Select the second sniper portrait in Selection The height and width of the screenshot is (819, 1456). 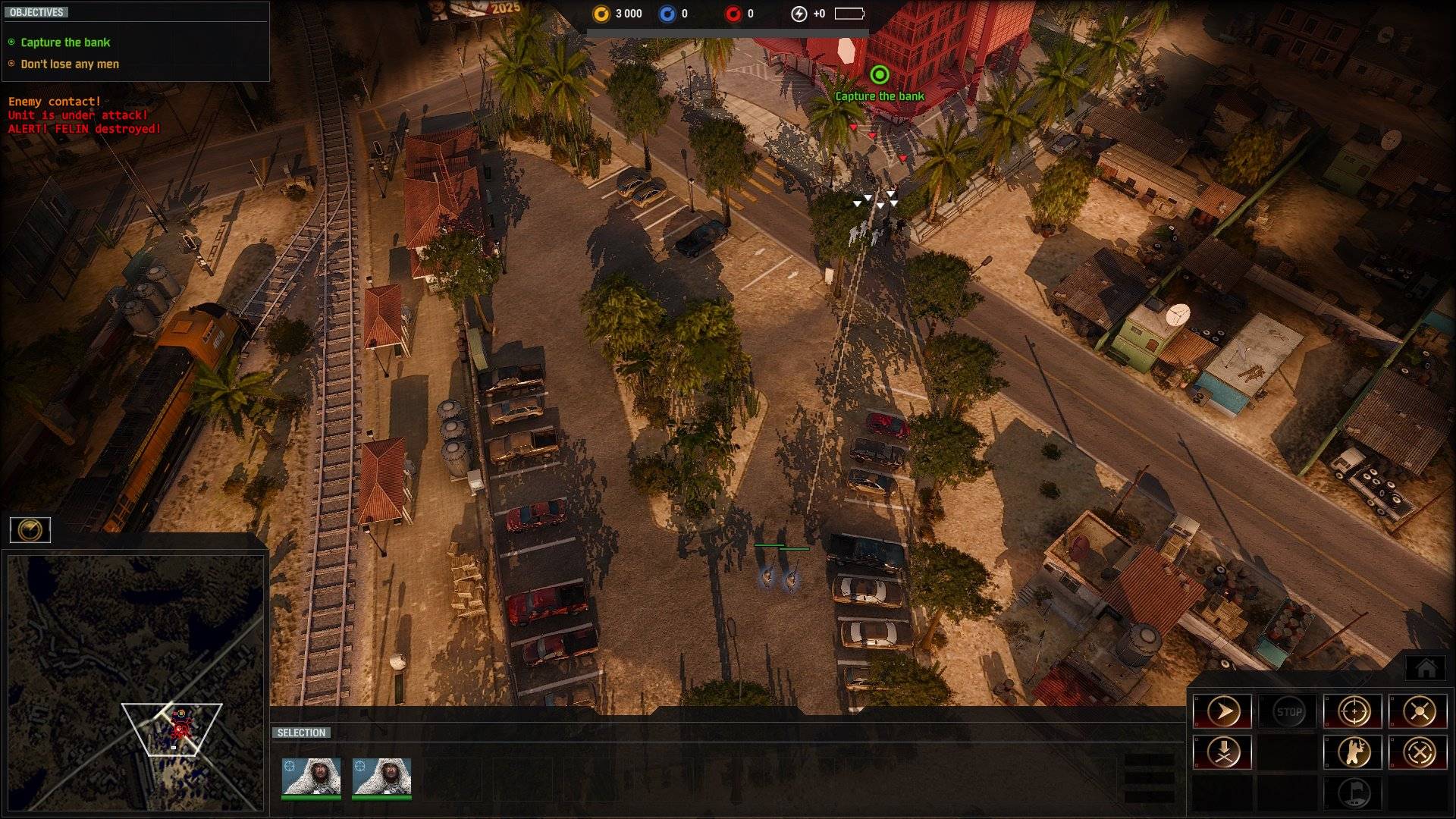pos(381,777)
